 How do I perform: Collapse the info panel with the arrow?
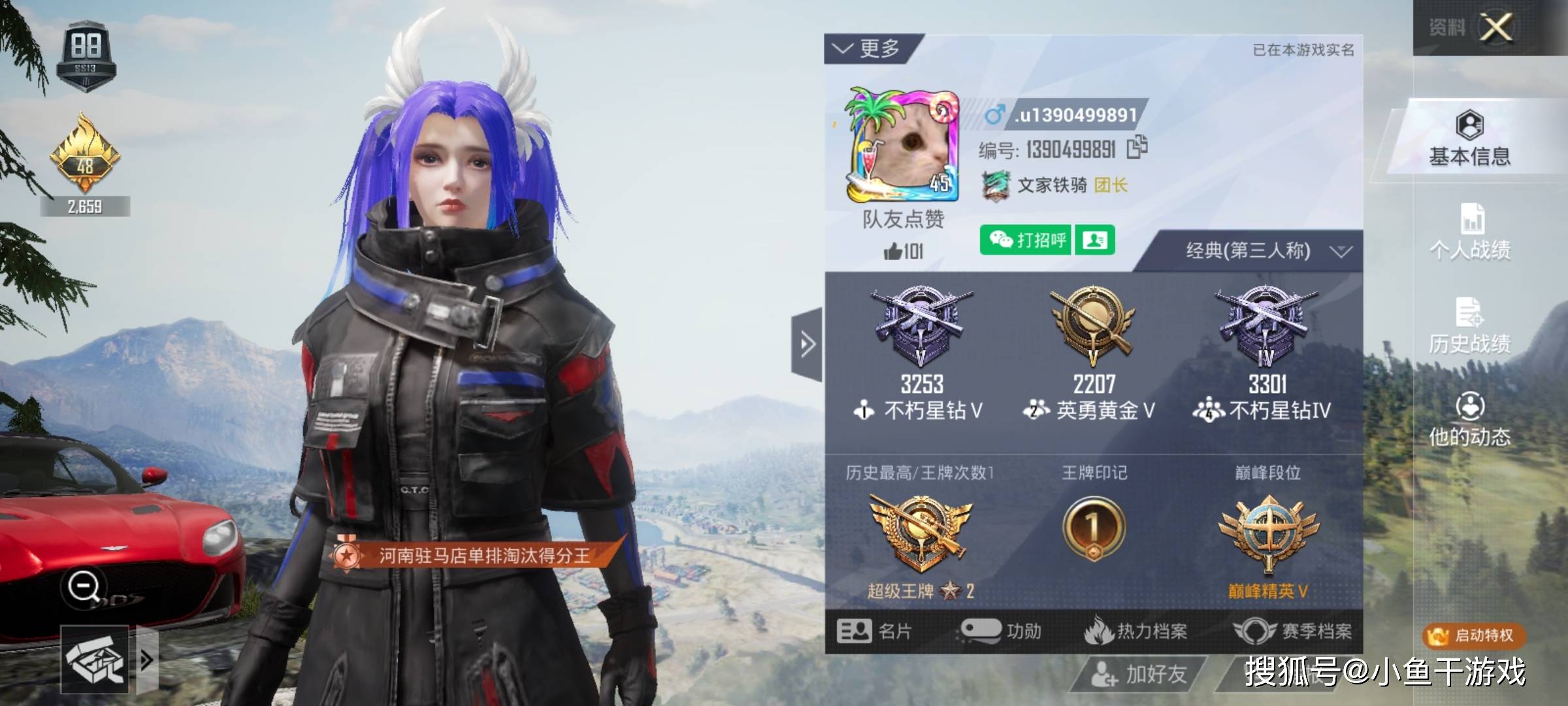tap(808, 344)
